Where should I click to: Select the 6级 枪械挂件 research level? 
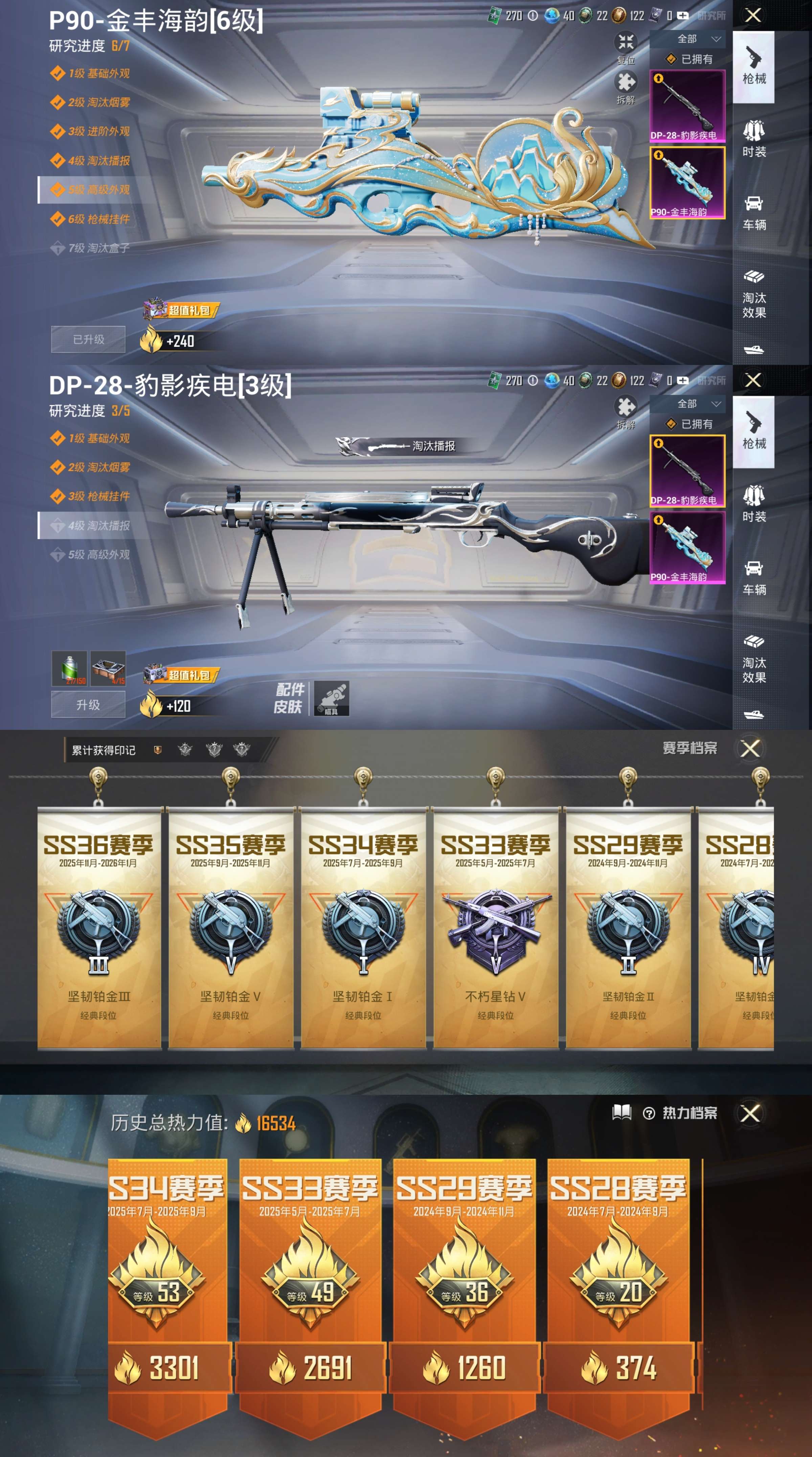(90, 219)
